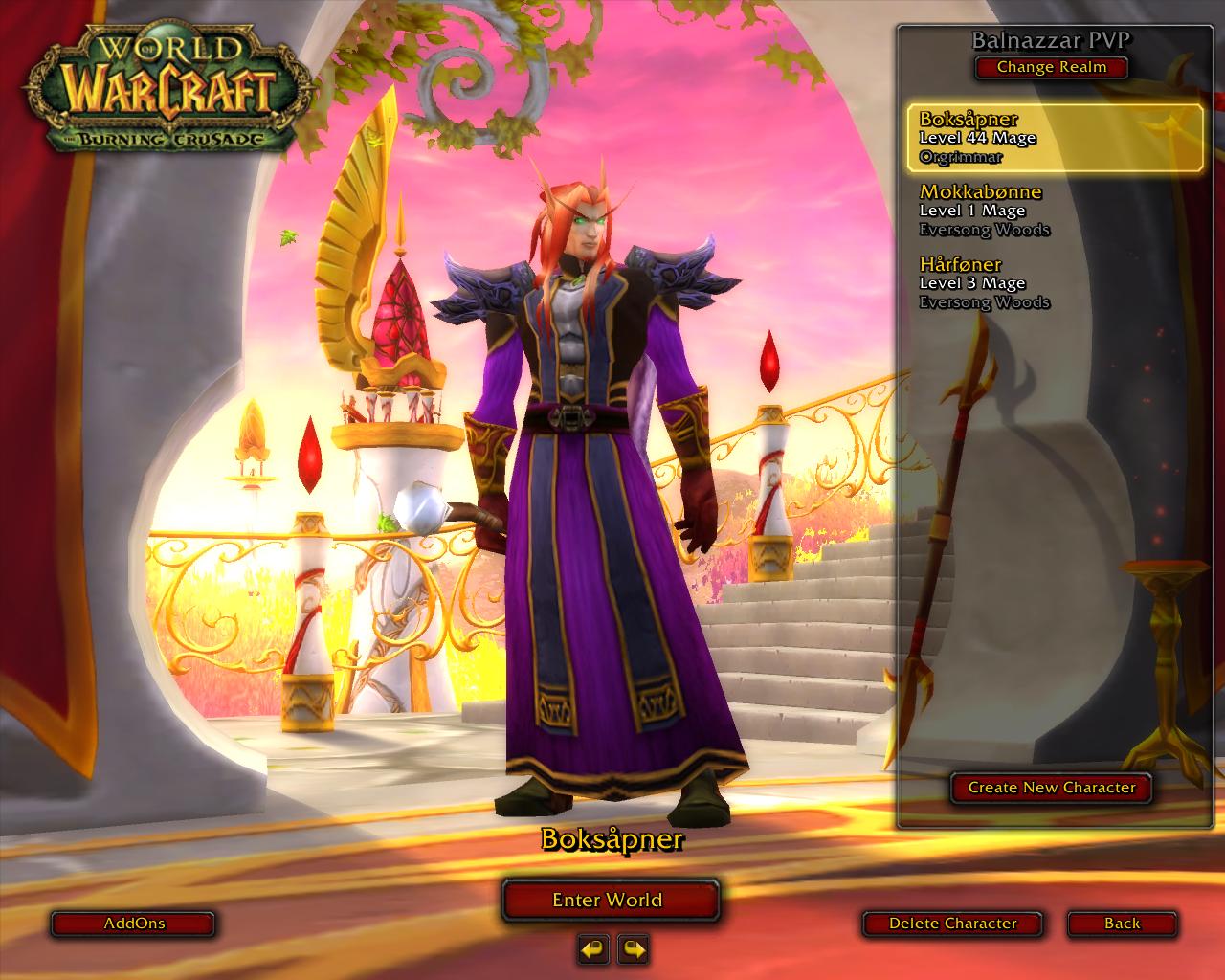Rotate character with the right arrow button

[634, 949]
